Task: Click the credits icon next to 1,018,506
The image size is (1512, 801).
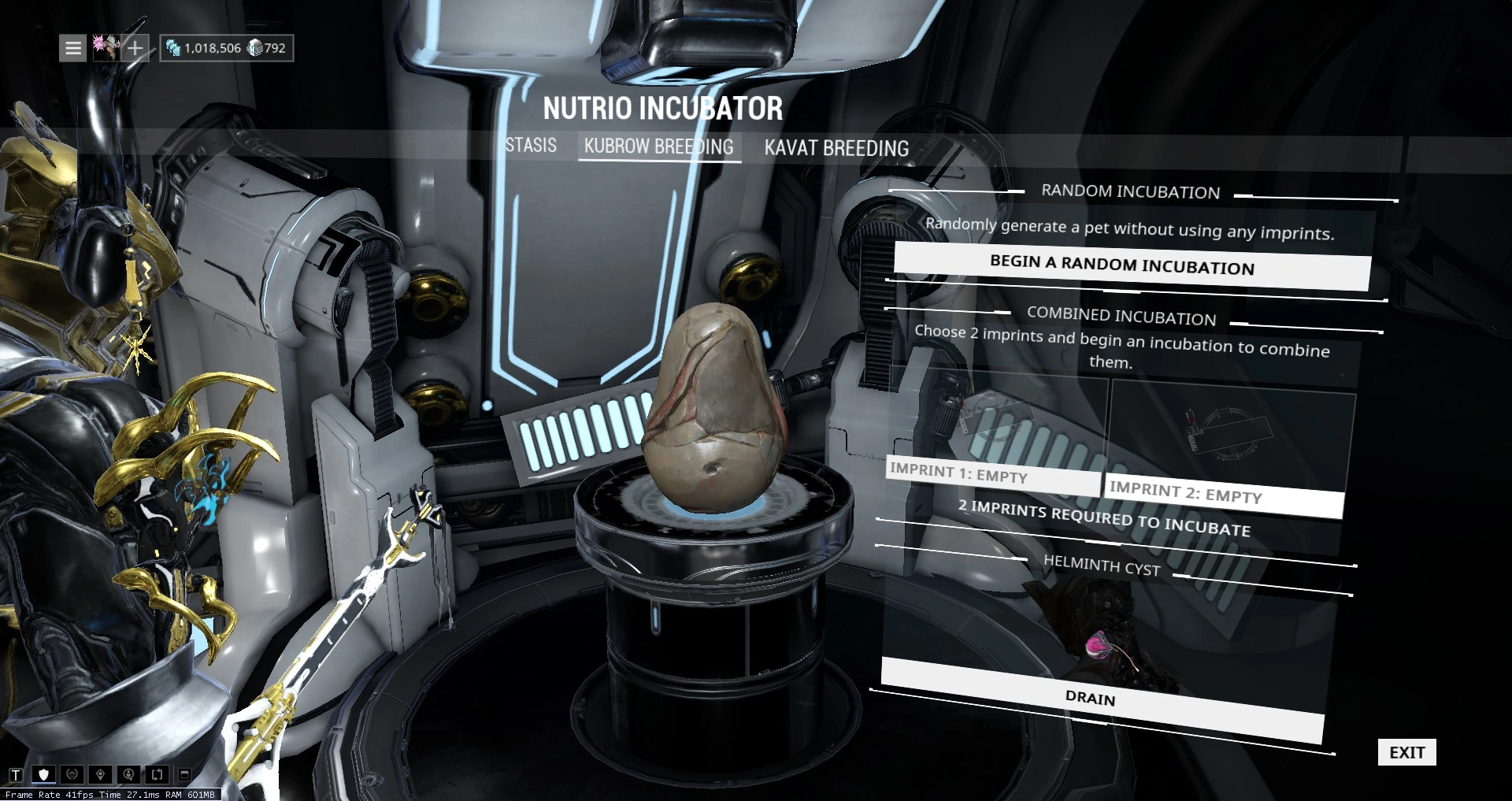Action: 173,47
